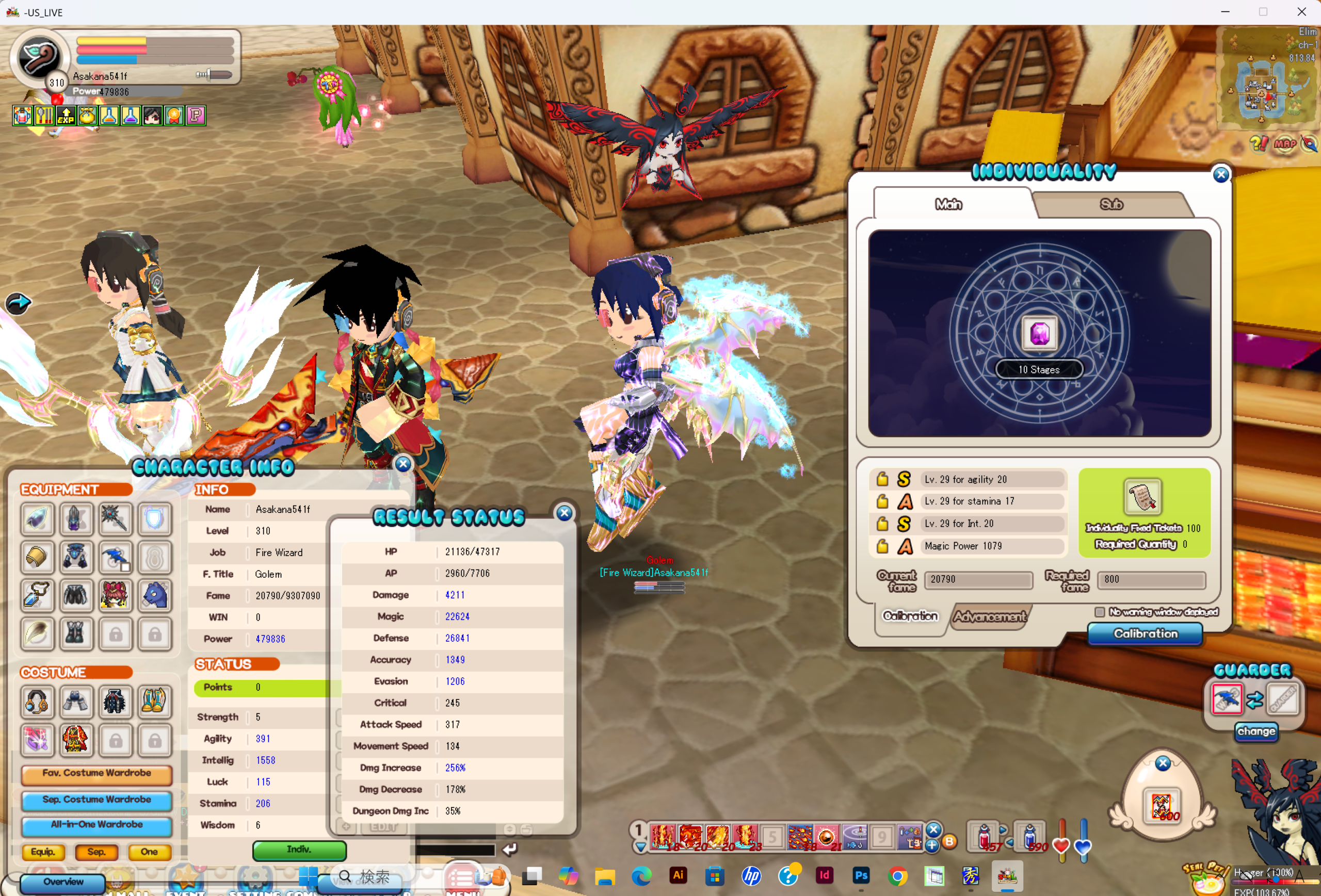The image size is (1321, 896).
Task: Close the Result Status panel
Action: tap(564, 513)
